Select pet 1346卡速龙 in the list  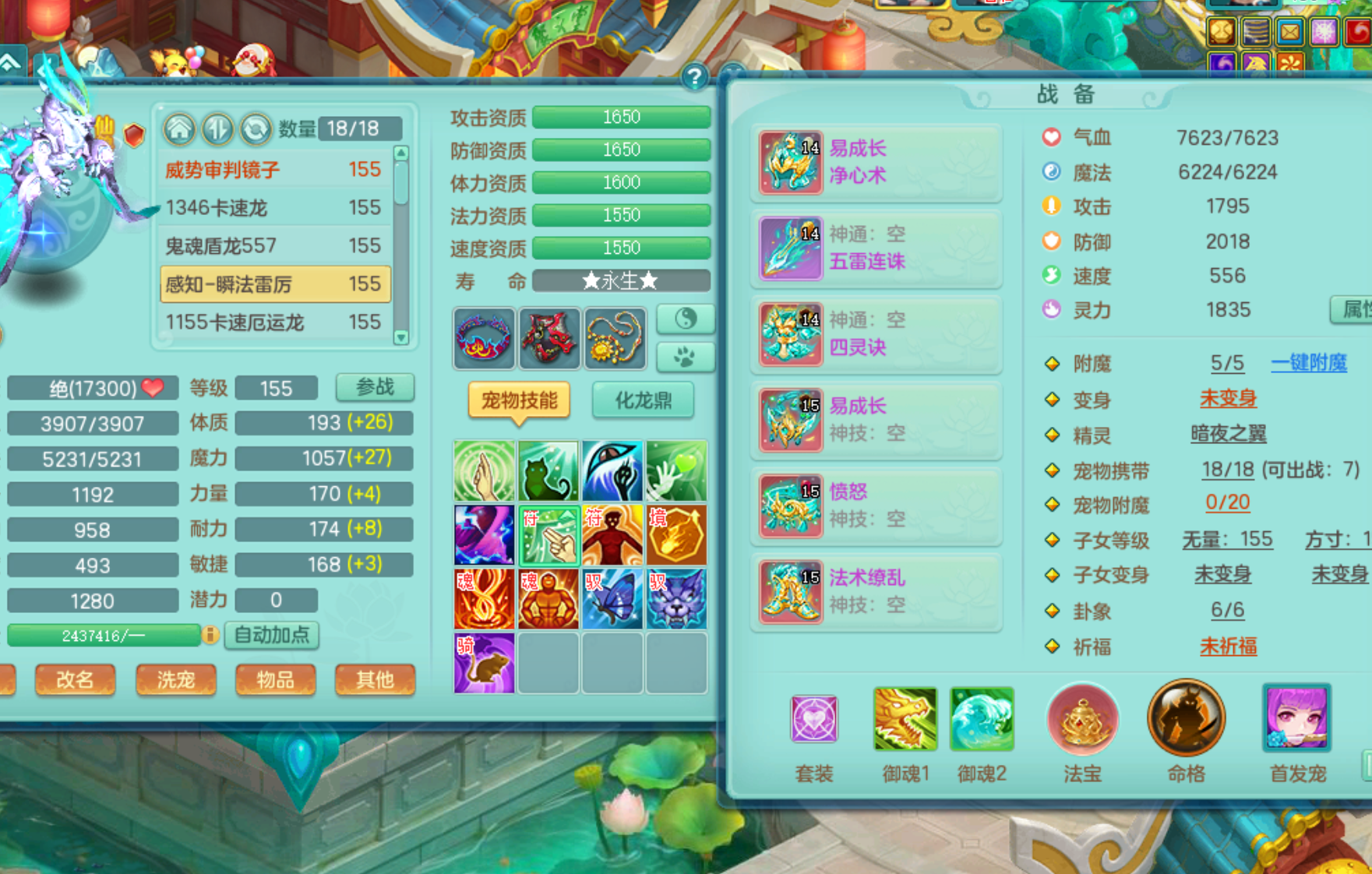tap(273, 208)
